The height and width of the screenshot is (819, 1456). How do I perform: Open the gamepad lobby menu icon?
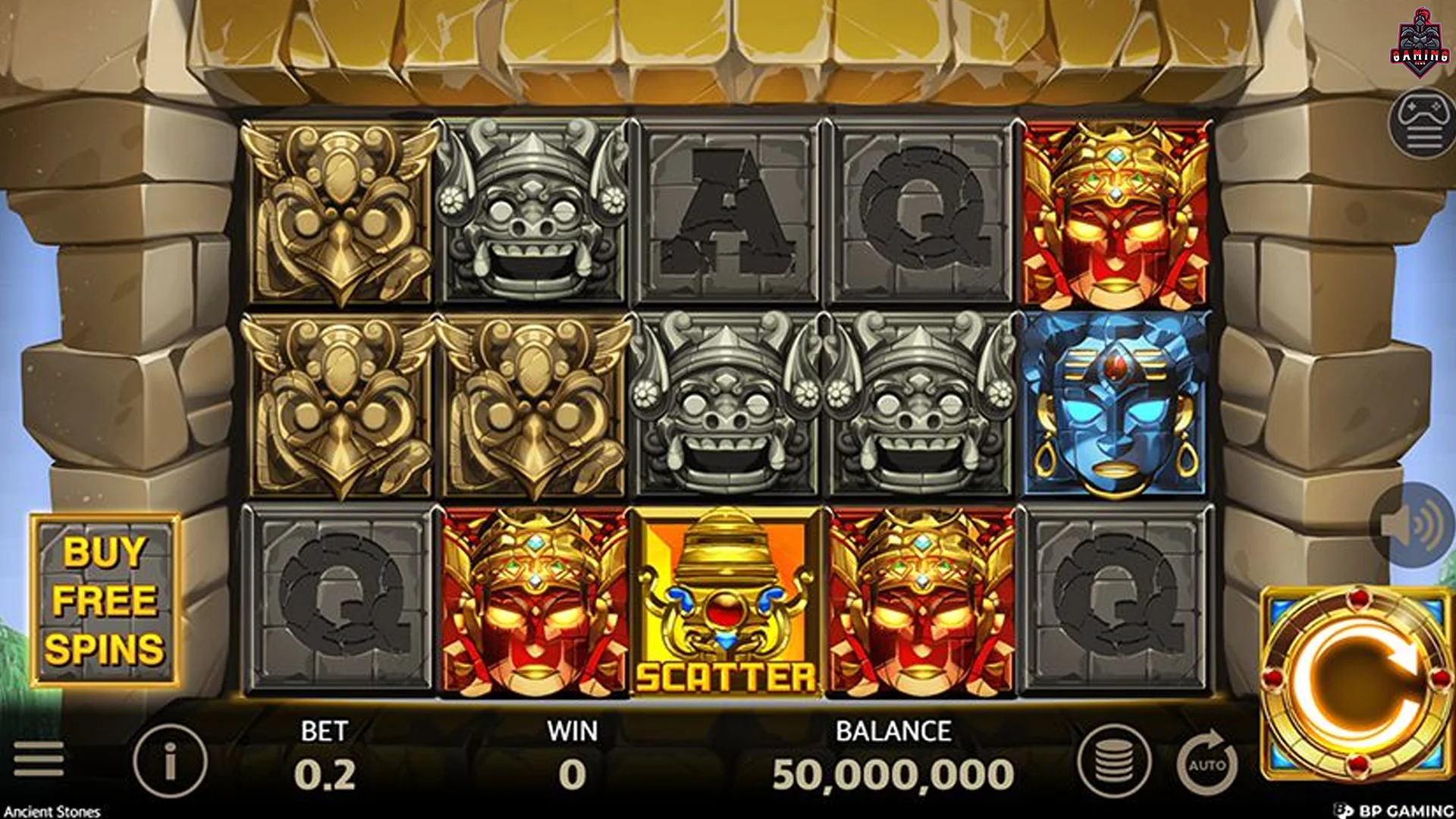[1423, 124]
